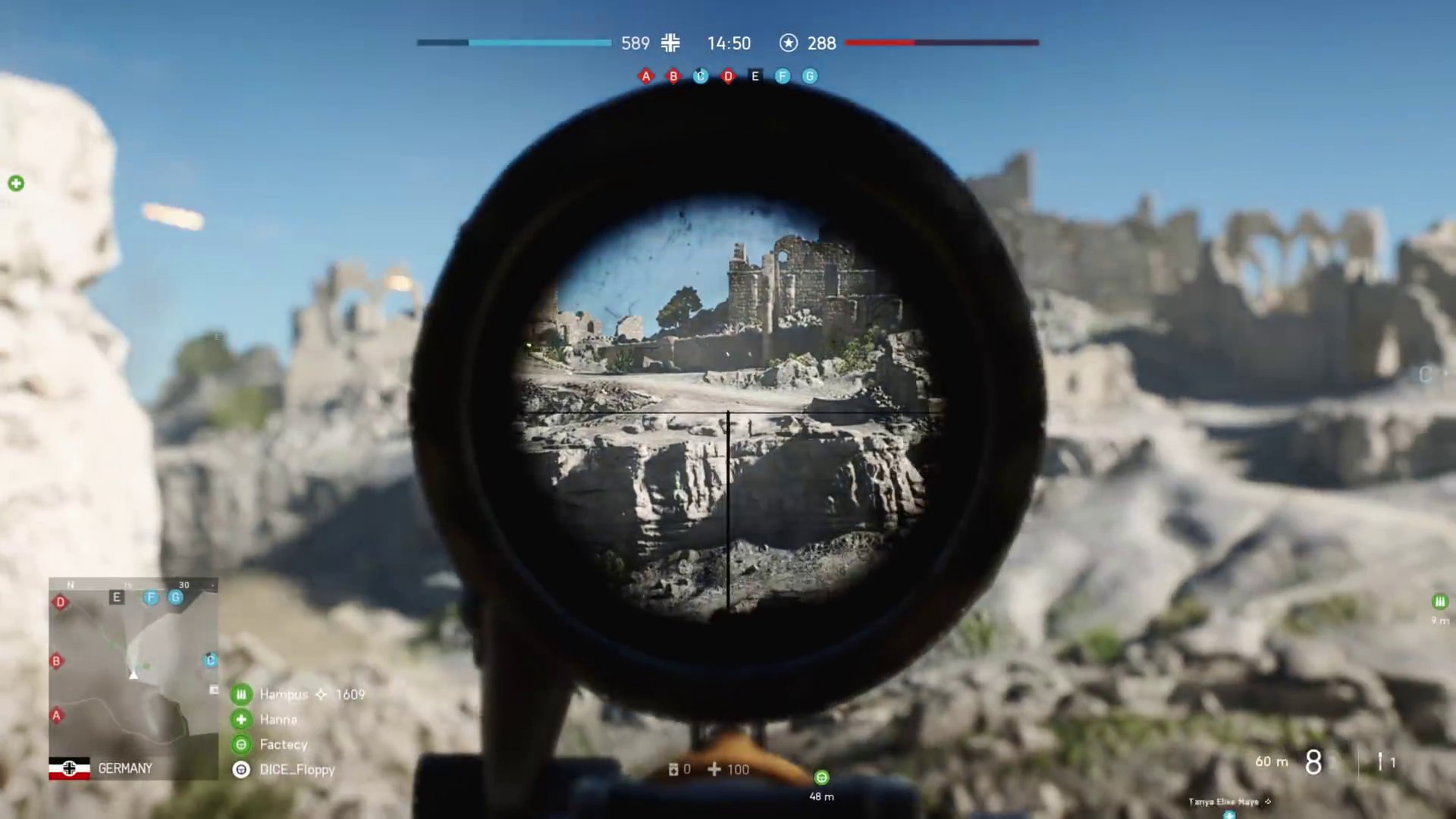Click the green medic plus marker

[16, 183]
